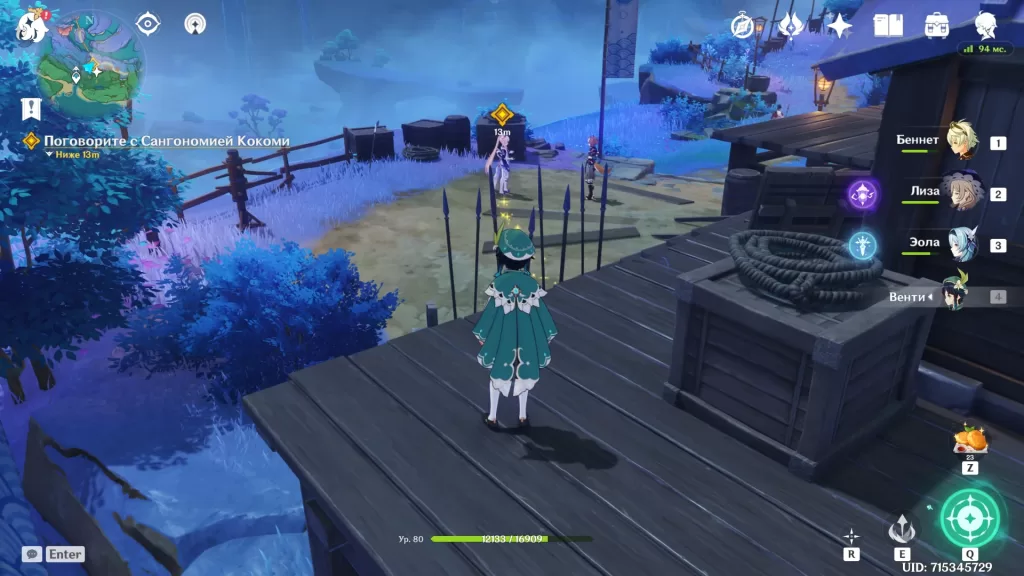Open the compass events icon

pyautogui.click(x=742, y=26)
